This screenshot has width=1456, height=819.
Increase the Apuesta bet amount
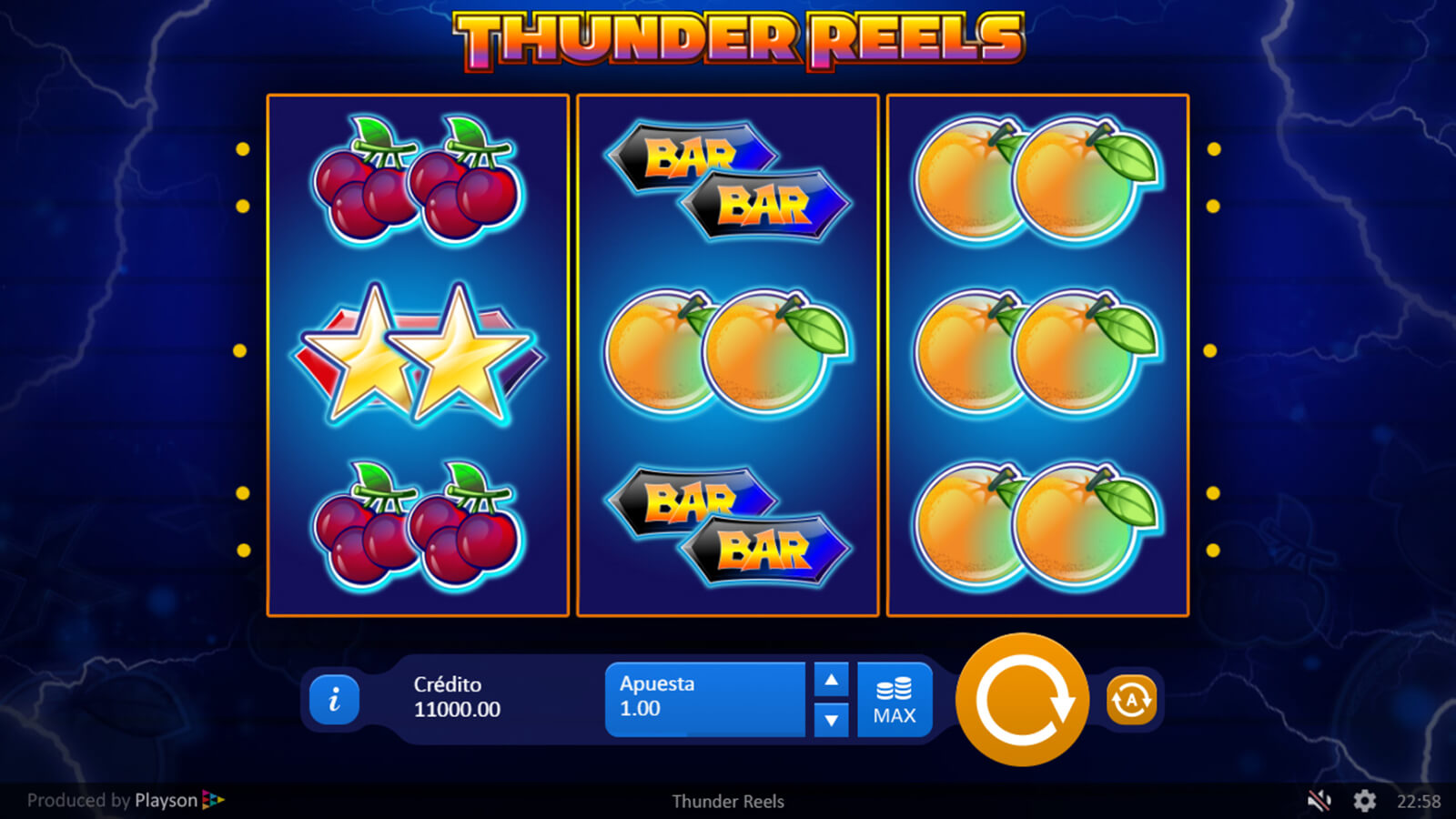[x=831, y=680]
